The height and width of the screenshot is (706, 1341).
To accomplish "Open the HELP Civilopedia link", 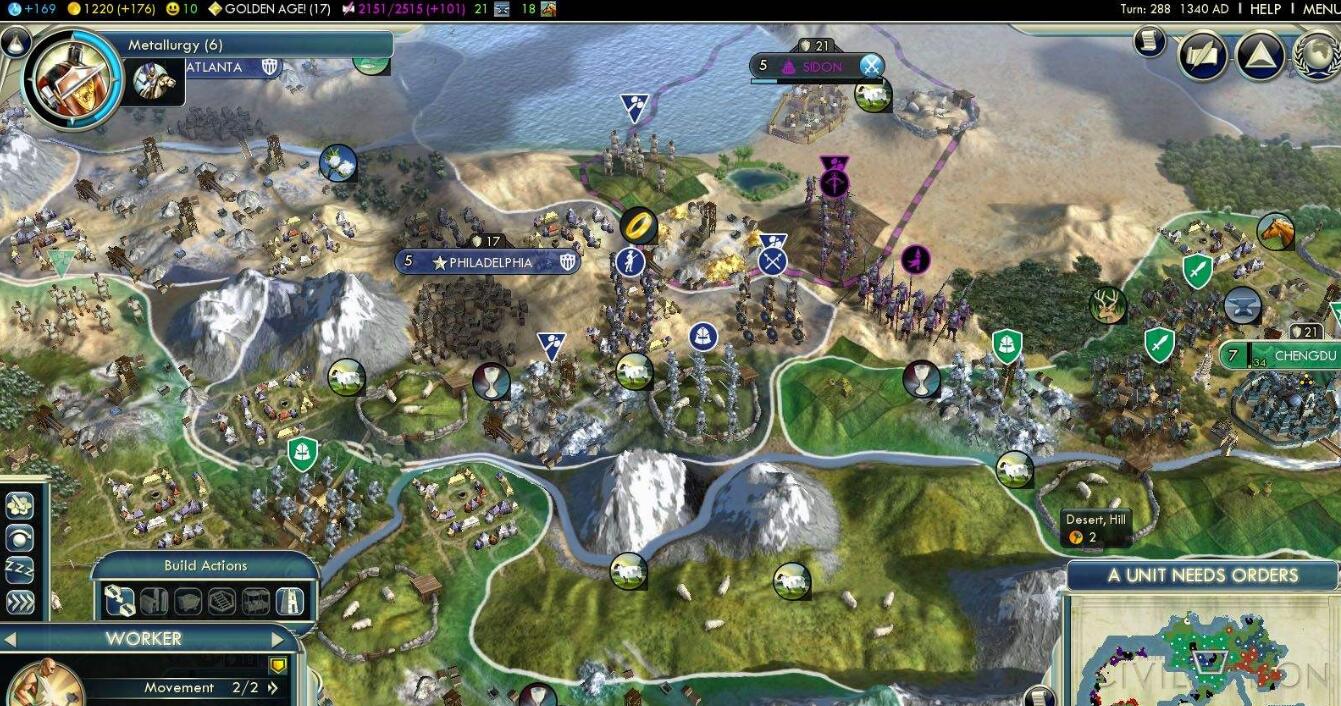I will [1265, 9].
